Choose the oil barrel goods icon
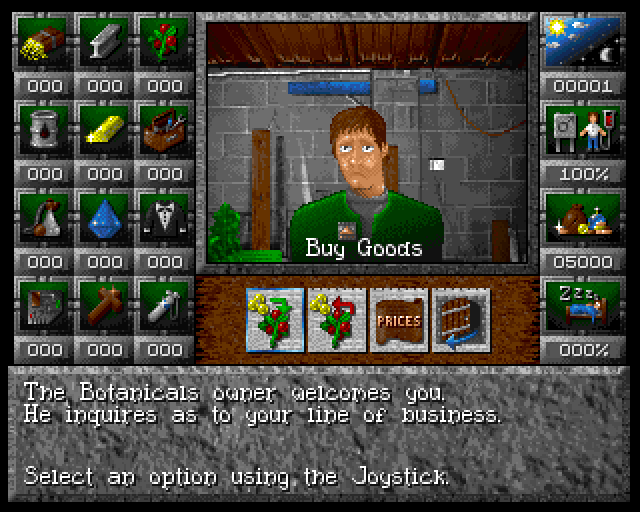 point(44,130)
